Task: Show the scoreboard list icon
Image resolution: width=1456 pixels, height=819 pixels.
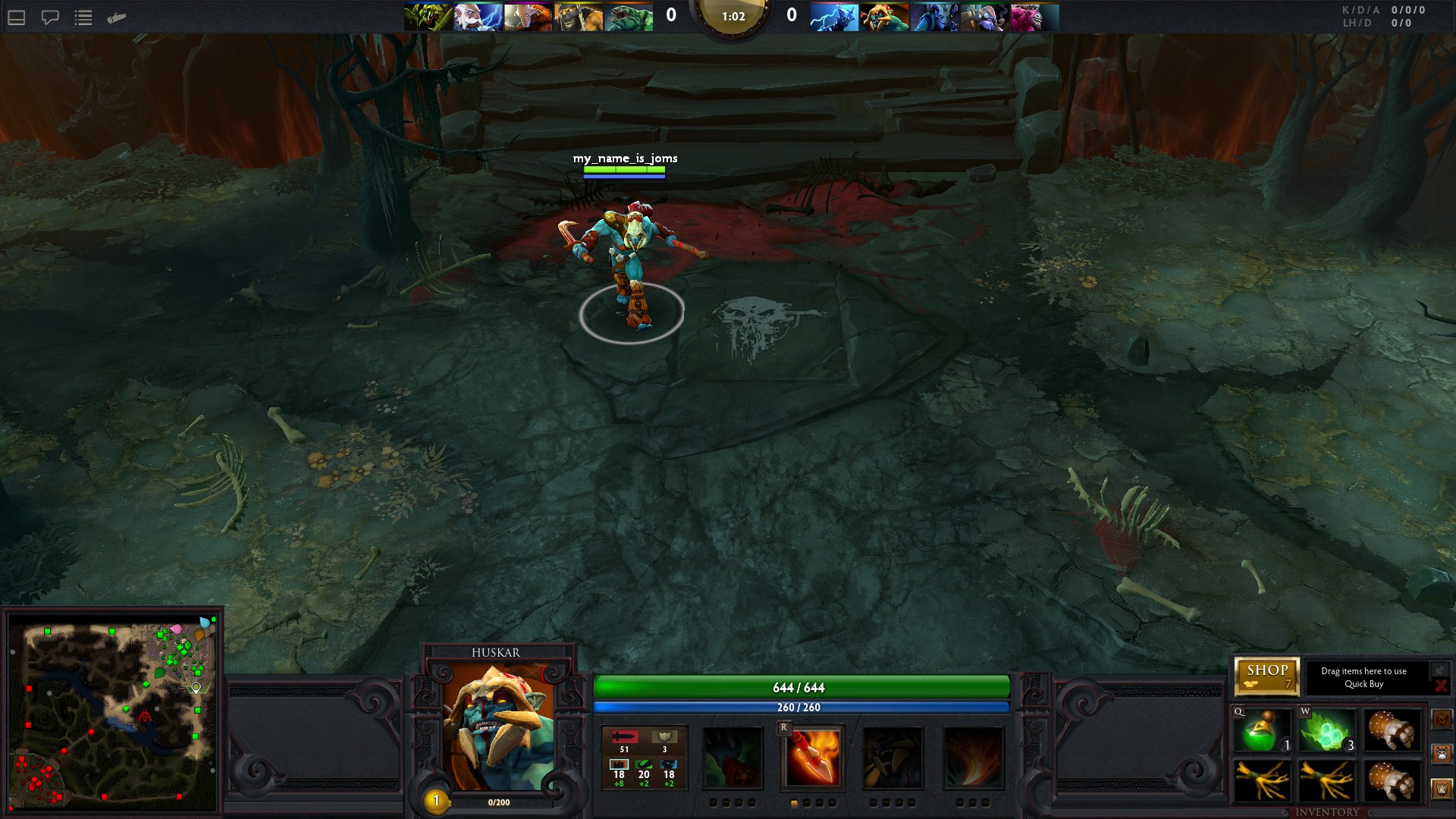Action: point(83,17)
